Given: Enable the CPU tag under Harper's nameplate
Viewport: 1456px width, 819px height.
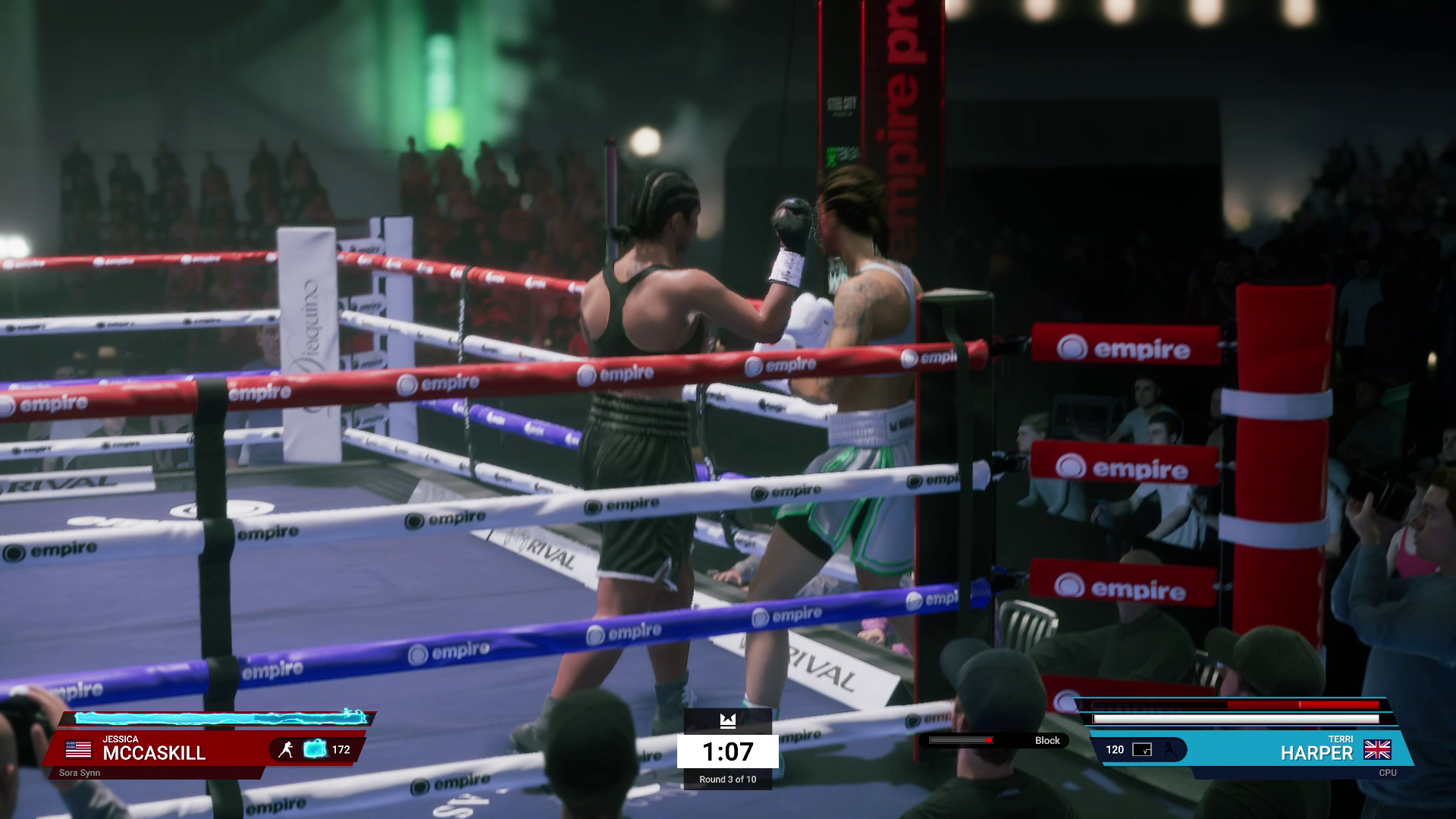Looking at the screenshot, I should click(x=1389, y=773).
